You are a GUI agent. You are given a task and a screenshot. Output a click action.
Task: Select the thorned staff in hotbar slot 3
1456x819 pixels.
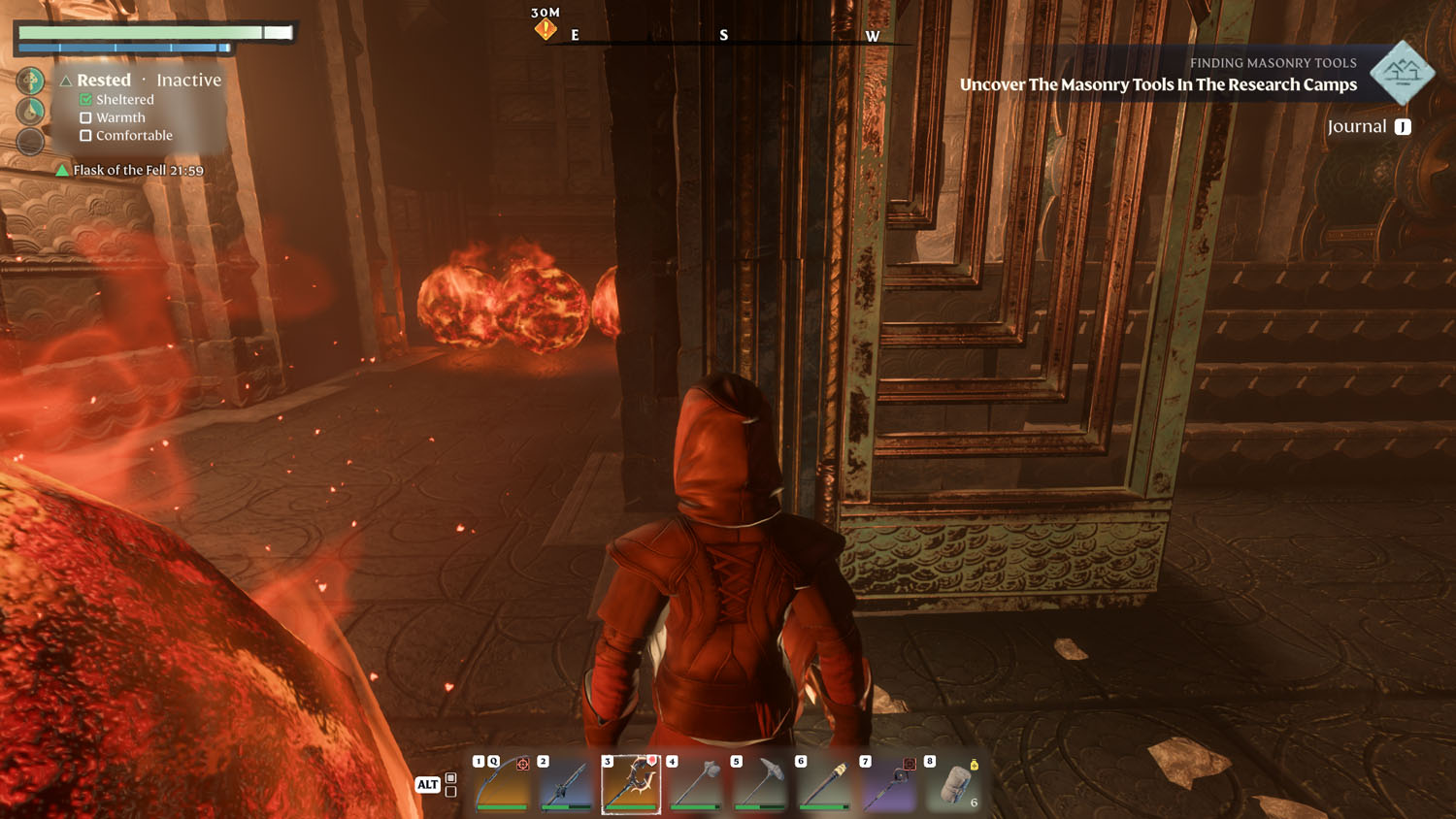[x=631, y=784]
